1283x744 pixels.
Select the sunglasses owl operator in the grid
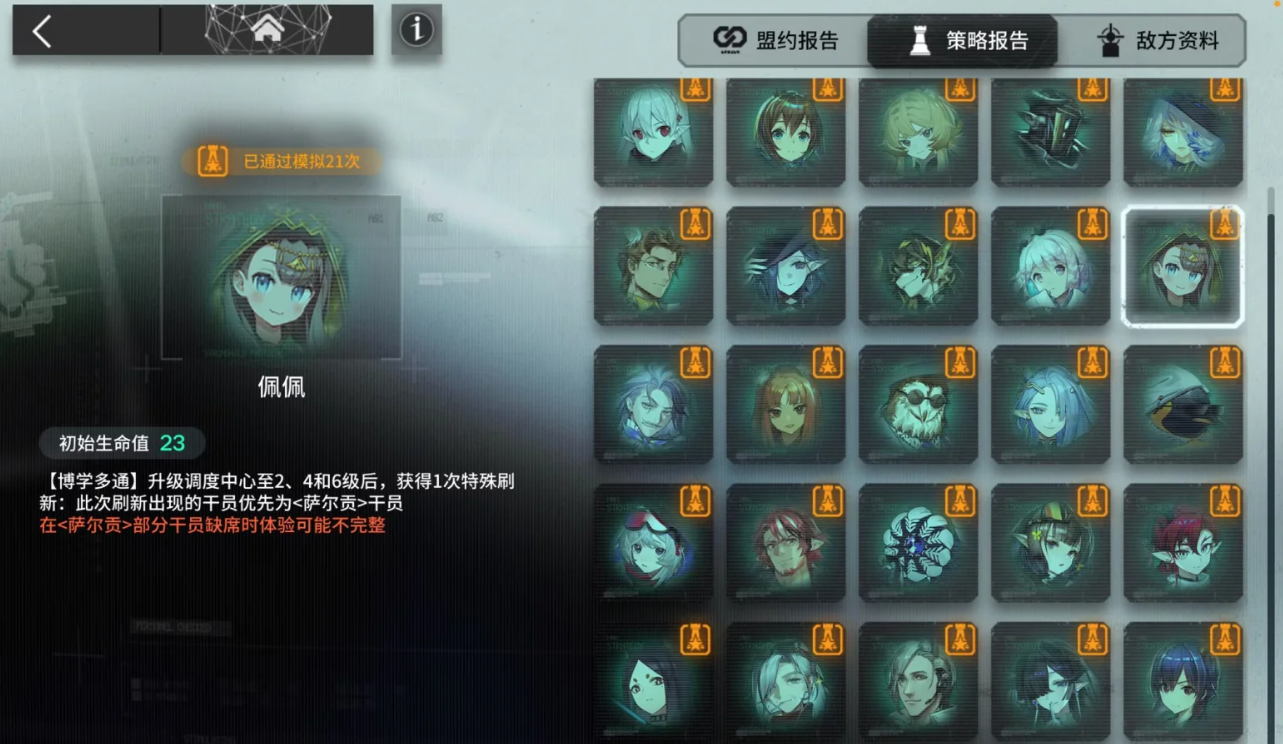pos(918,404)
